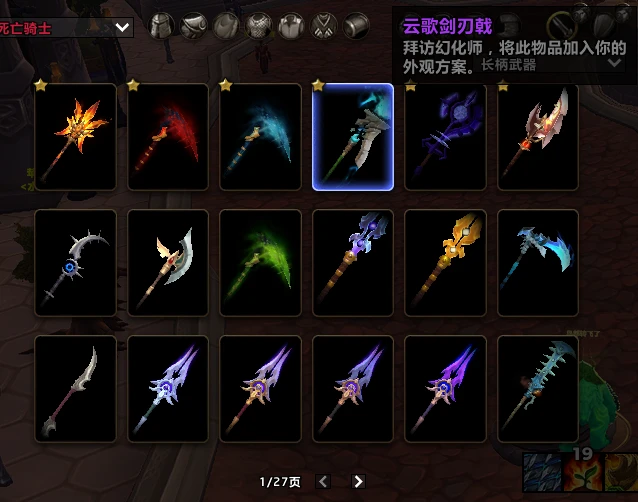This screenshot has width=638, height=502.
Task: Choose the icy teal scythe appearance
Action: click(538, 263)
